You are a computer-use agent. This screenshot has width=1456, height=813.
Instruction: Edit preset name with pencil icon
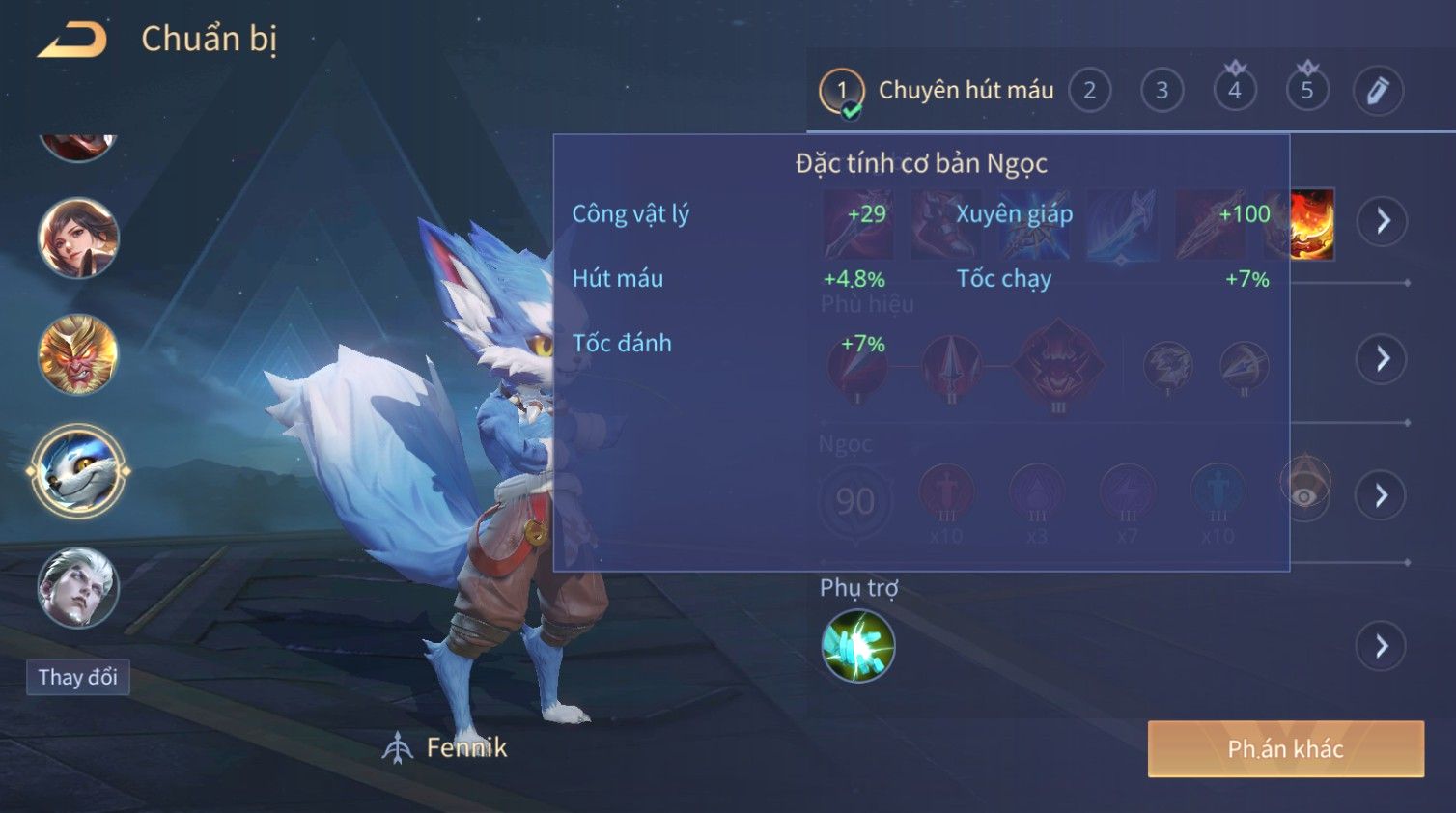[1378, 91]
